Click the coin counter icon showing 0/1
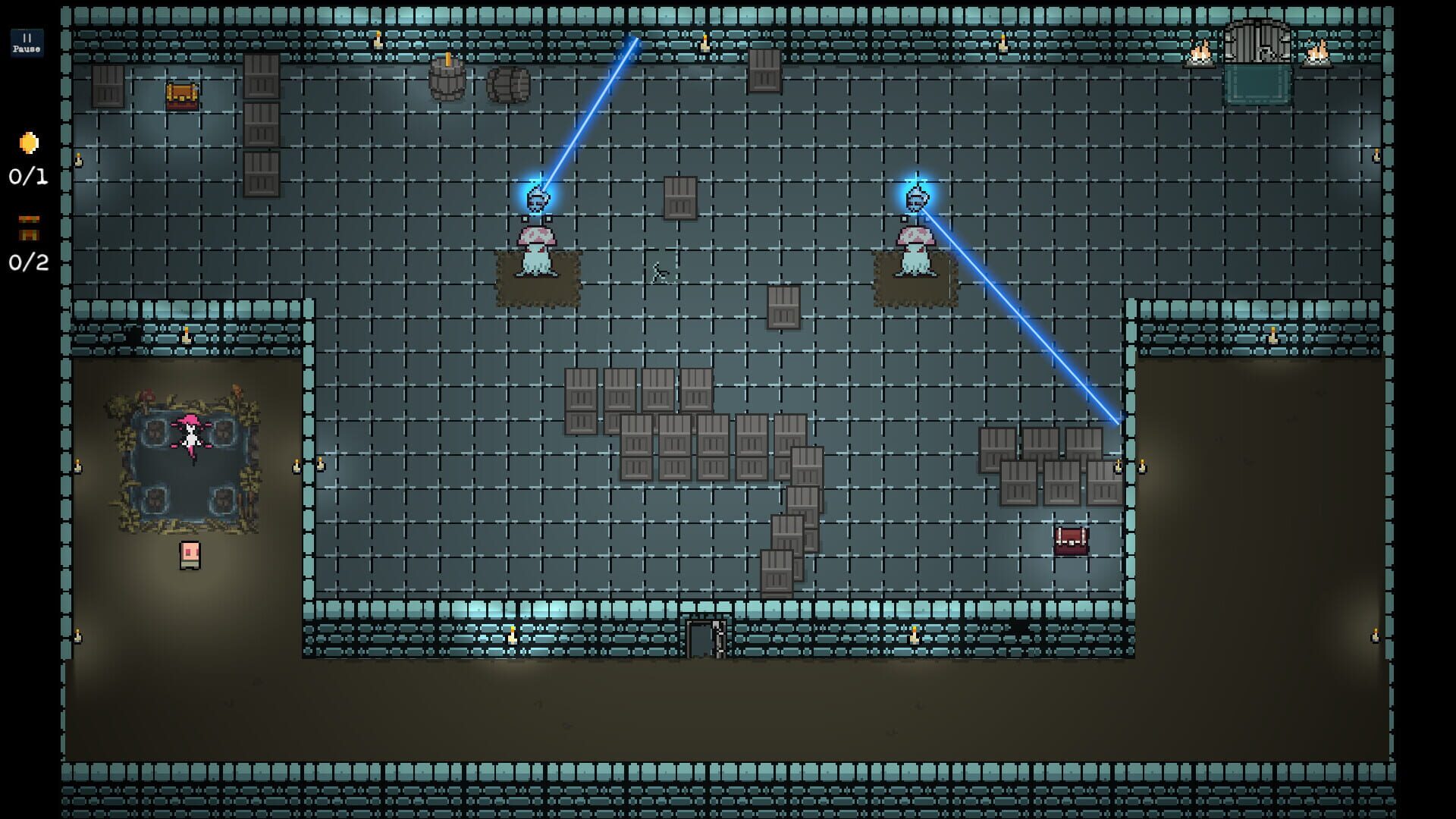The width and height of the screenshot is (1456, 819). (27, 144)
